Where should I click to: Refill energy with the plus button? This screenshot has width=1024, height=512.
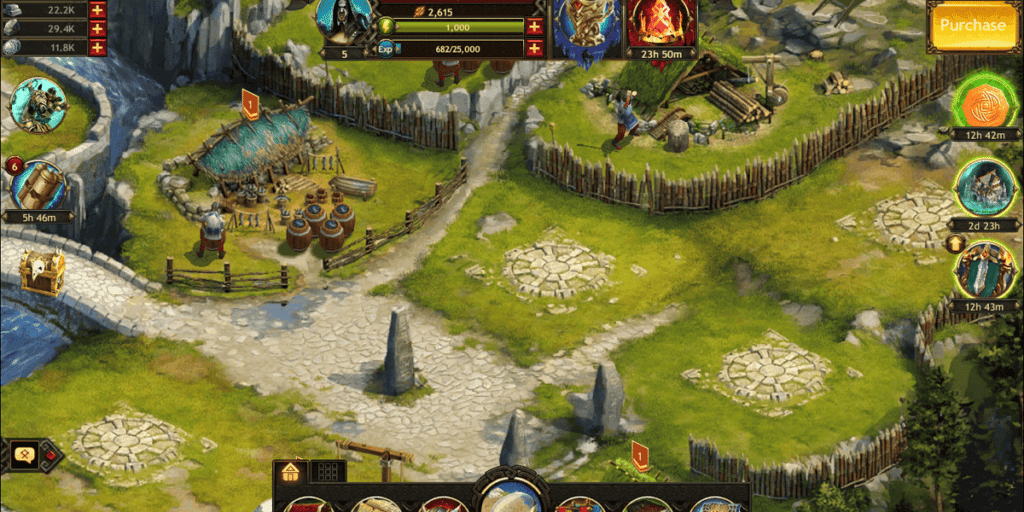tap(534, 27)
